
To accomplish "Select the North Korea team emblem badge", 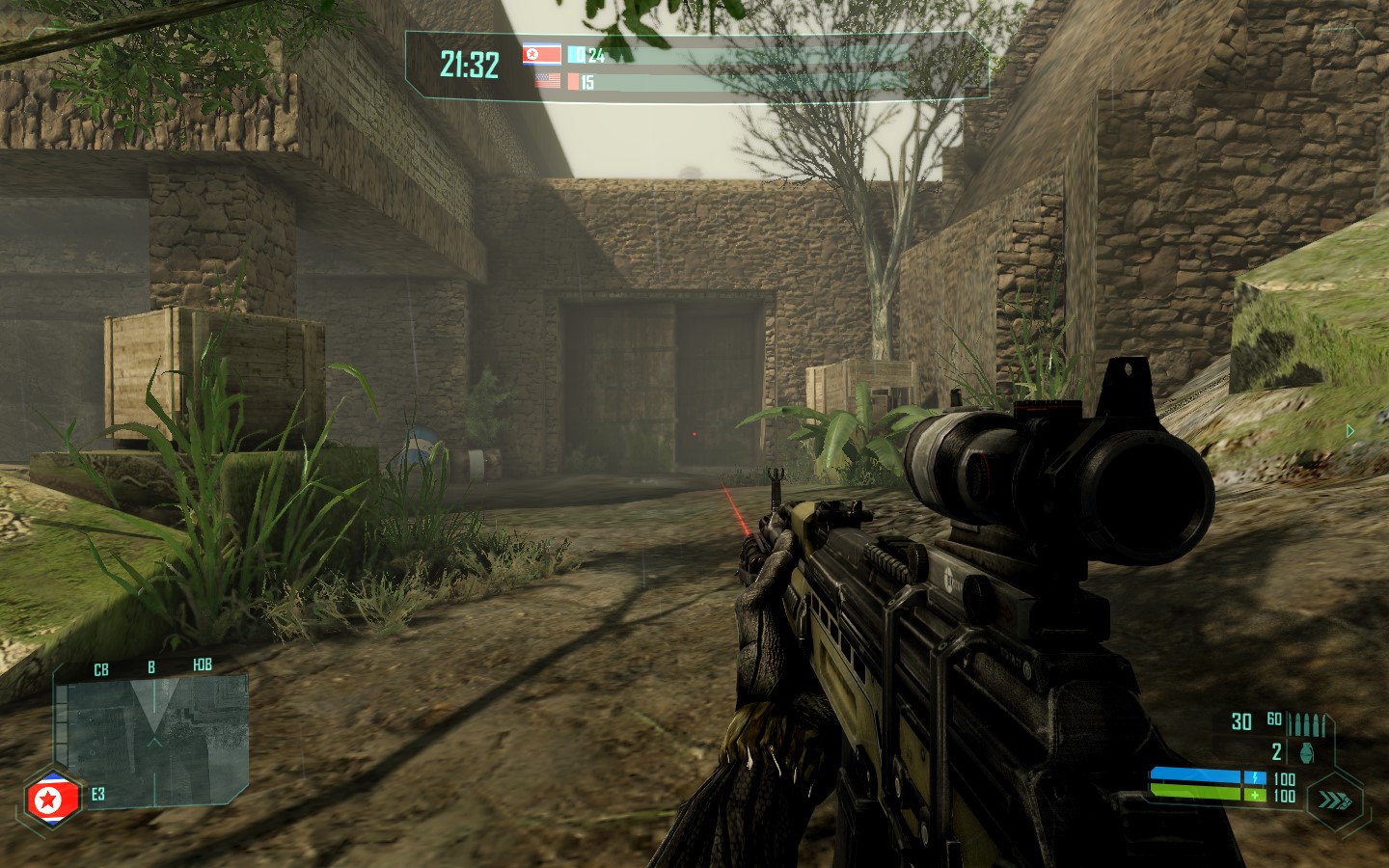I will pyautogui.click(x=44, y=798).
